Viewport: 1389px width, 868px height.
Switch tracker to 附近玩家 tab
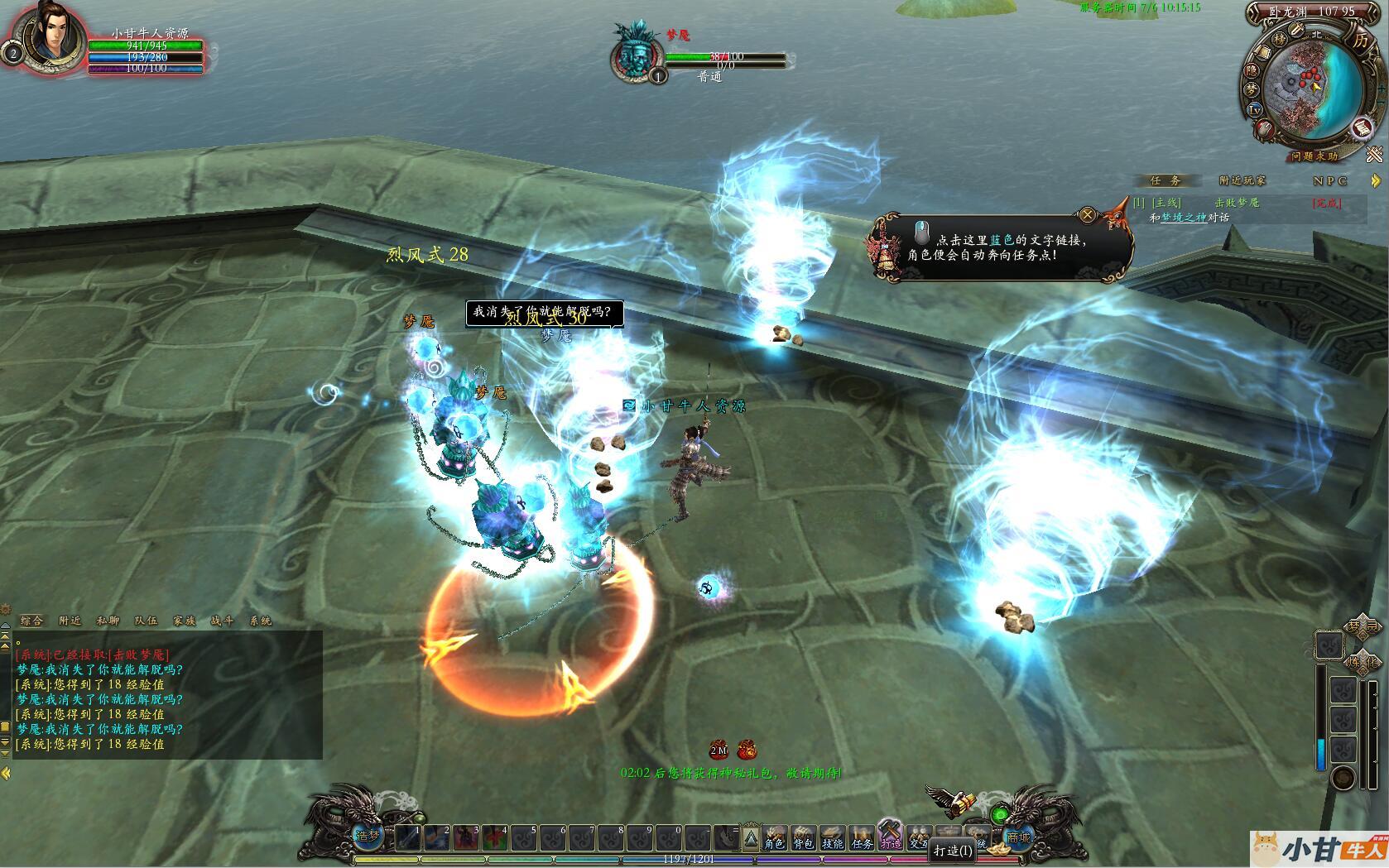click(x=1242, y=180)
